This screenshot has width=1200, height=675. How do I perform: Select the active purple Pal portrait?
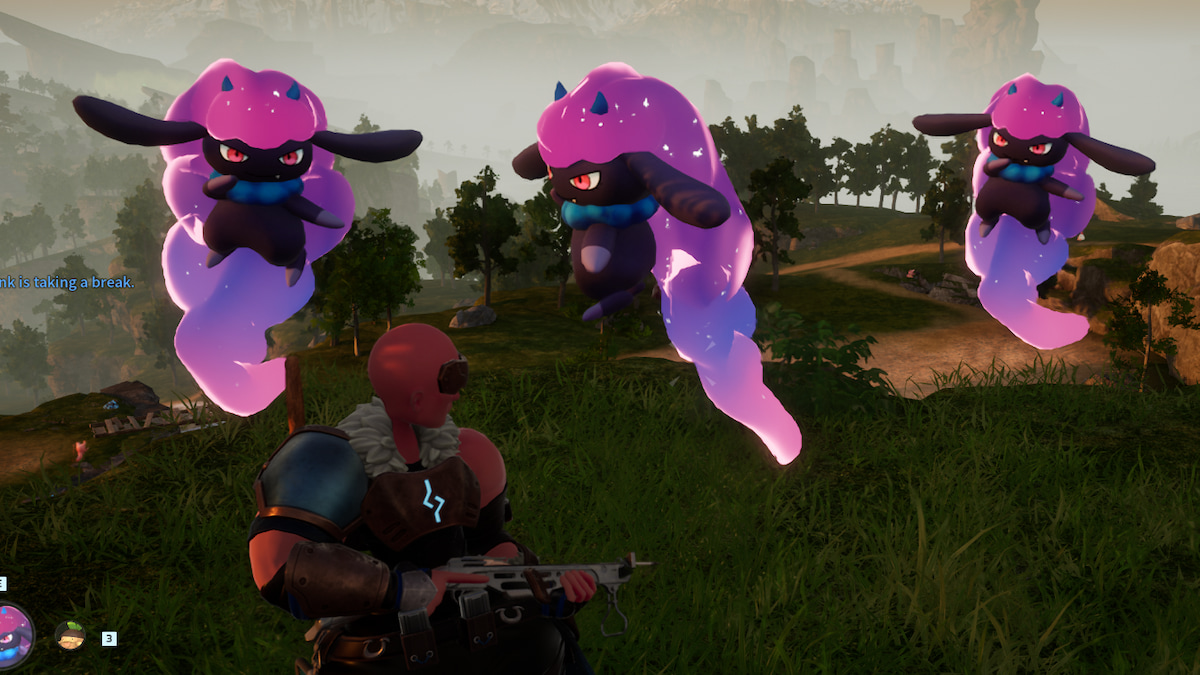[14, 636]
